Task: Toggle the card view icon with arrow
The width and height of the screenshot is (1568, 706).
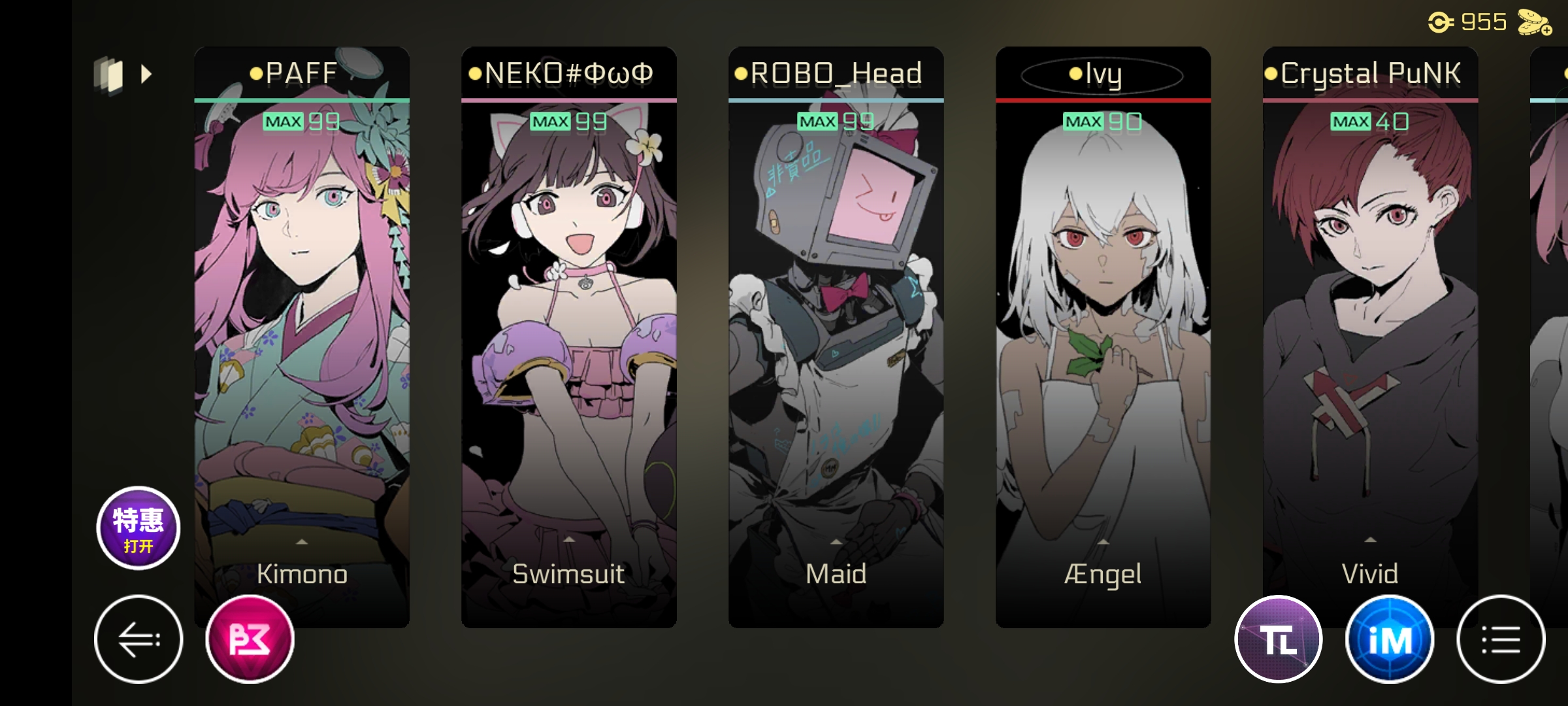Action: pos(123,75)
